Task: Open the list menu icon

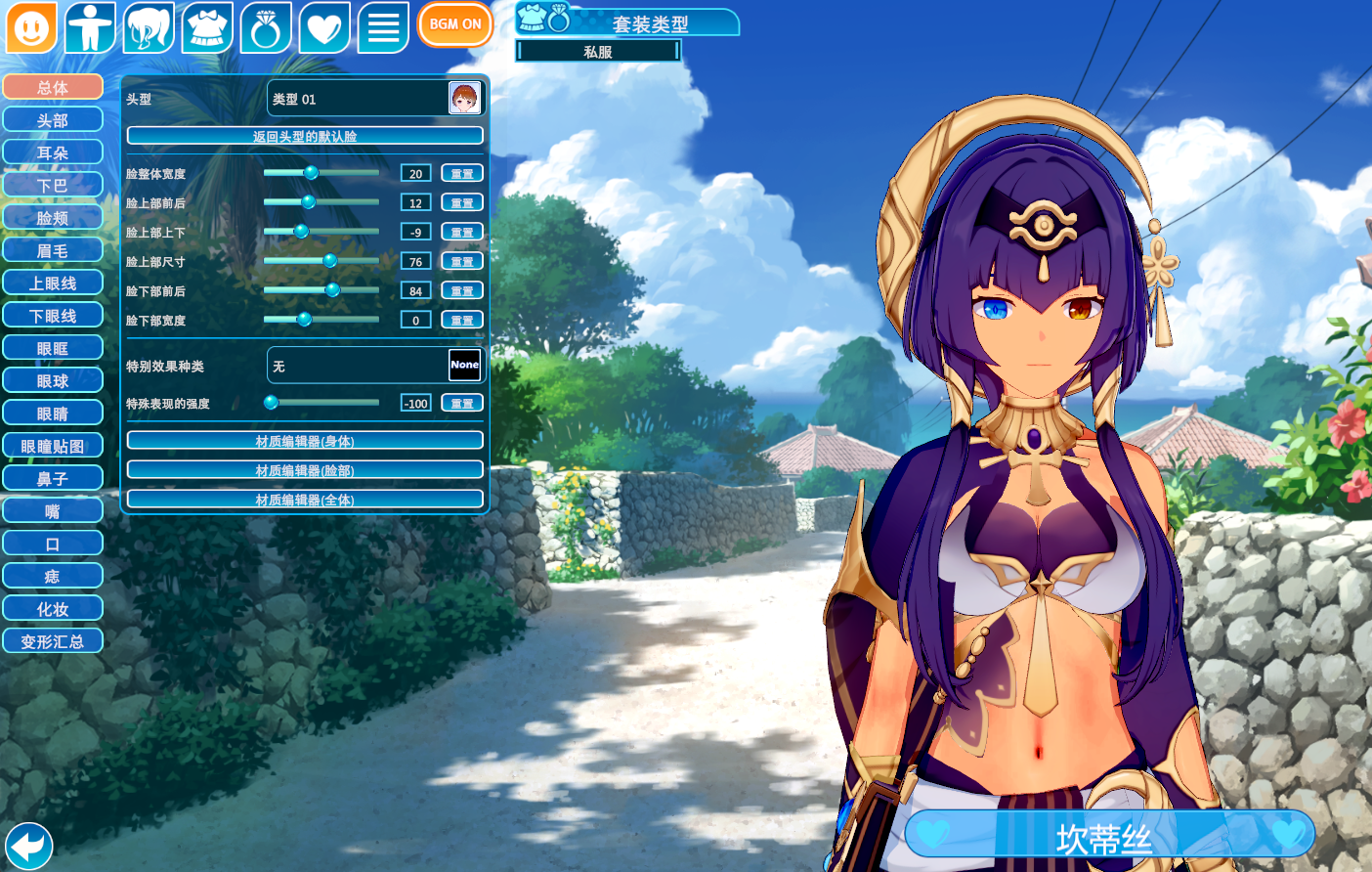Action: click(x=383, y=27)
